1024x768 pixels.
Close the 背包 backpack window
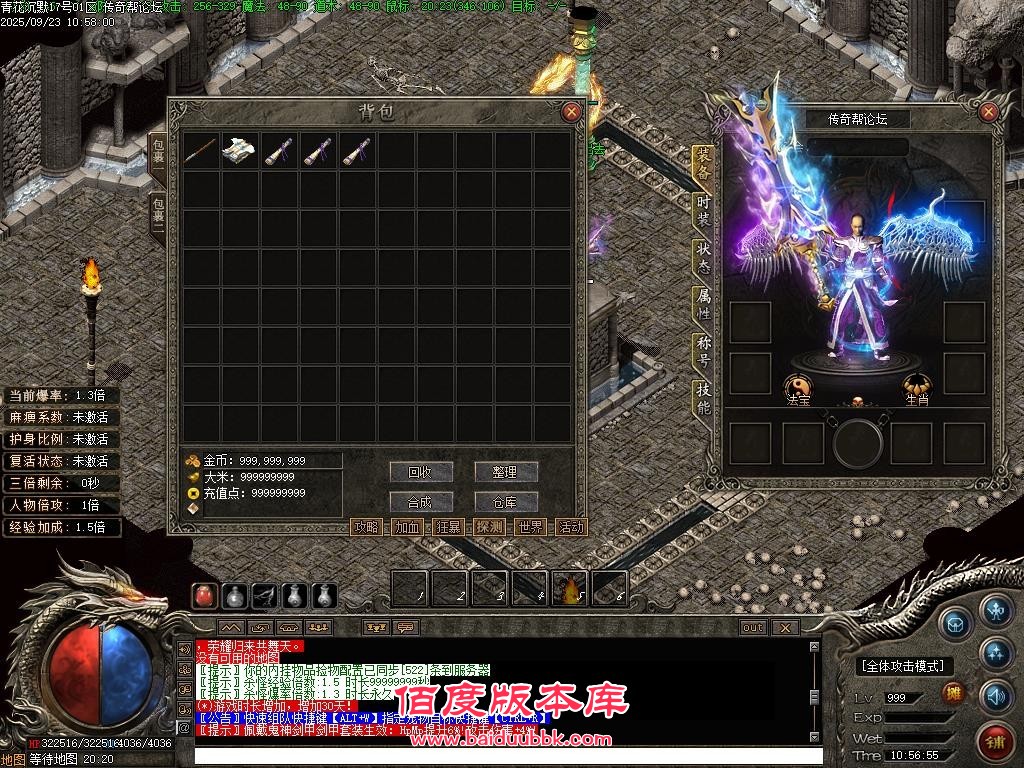pyautogui.click(x=571, y=112)
